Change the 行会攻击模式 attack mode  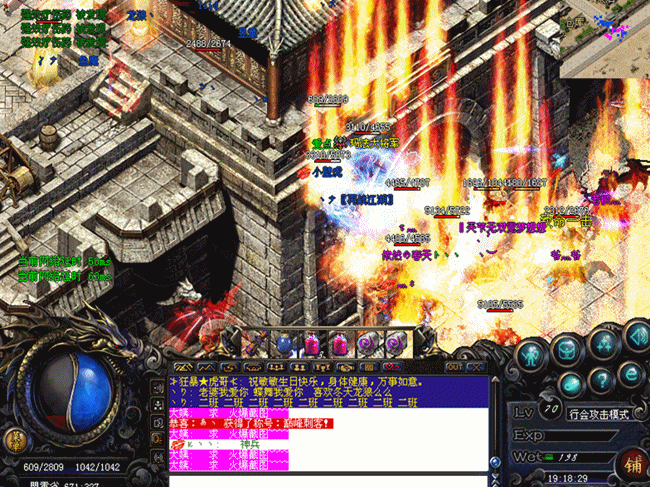[x=596, y=414]
